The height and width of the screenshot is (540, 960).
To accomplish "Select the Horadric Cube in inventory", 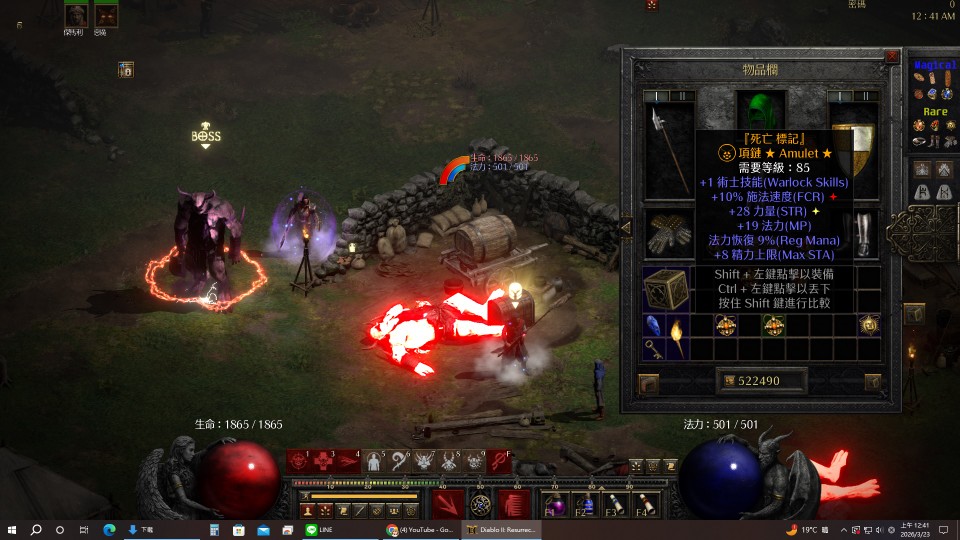I will pos(664,289).
